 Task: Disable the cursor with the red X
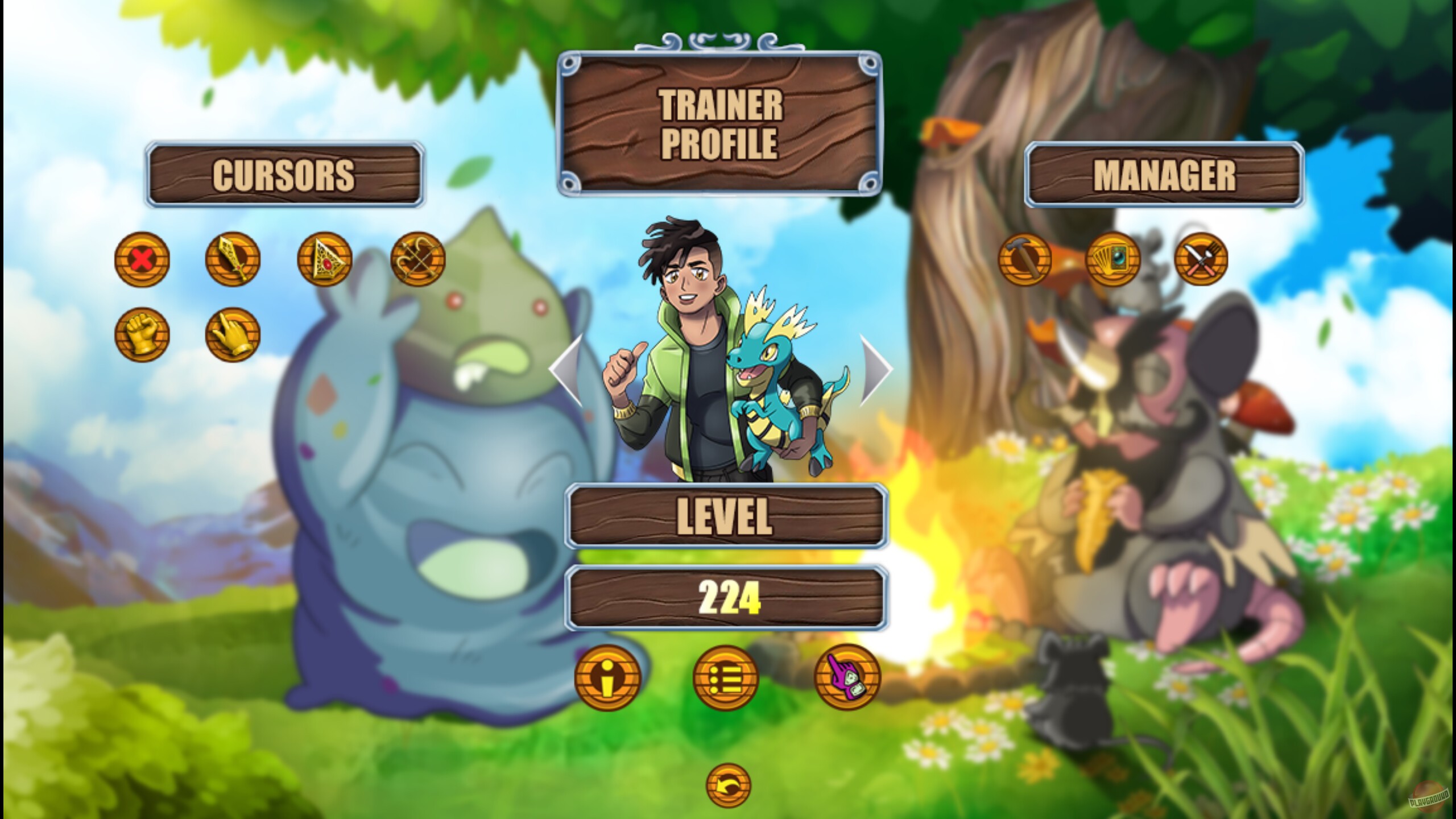[142, 260]
